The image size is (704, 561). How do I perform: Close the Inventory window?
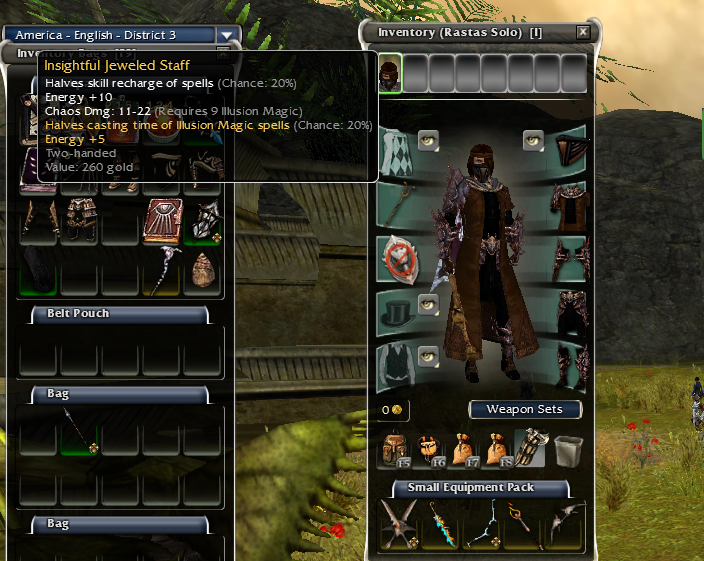[583, 32]
